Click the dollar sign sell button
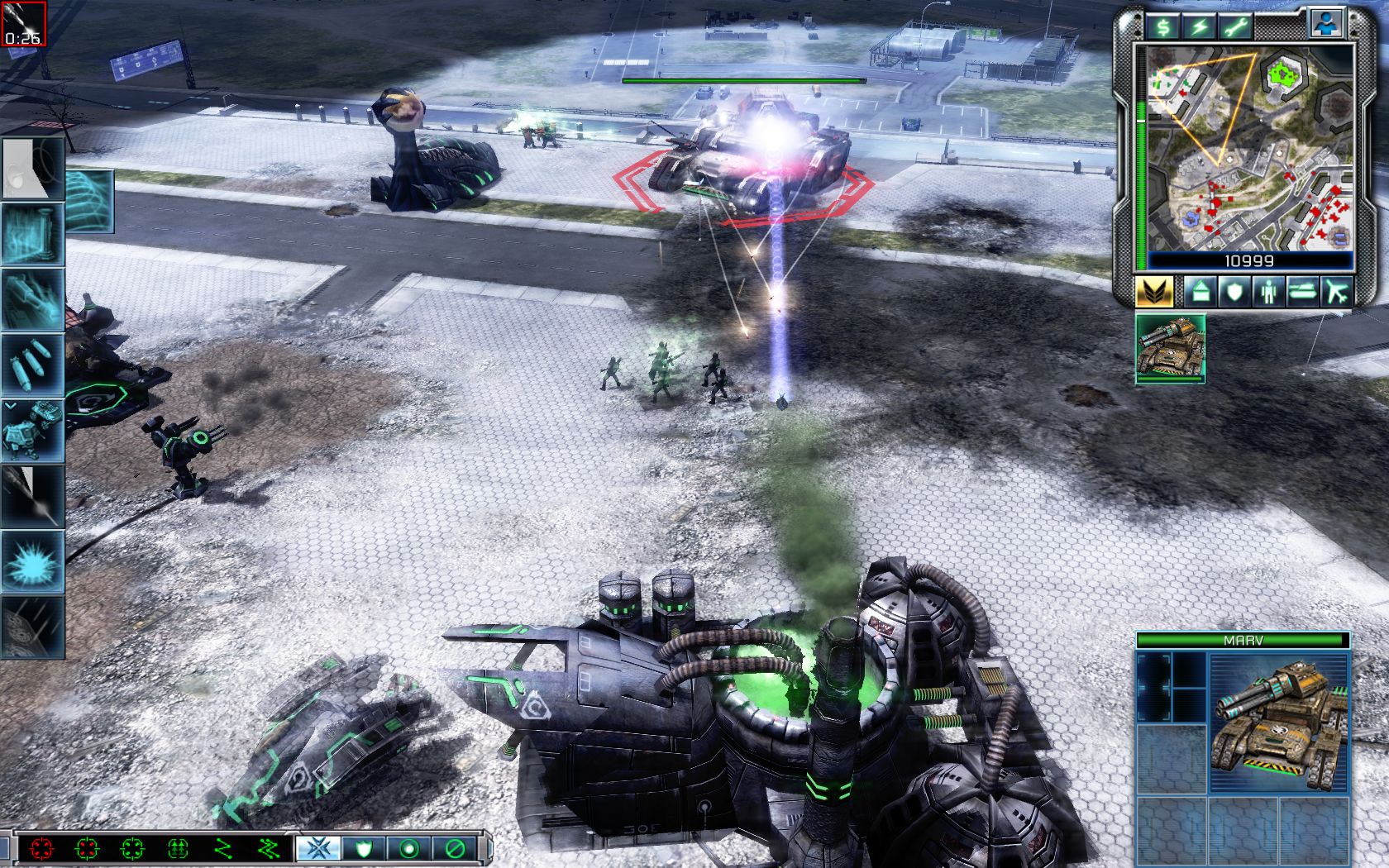The height and width of the screenshot is (868, 1389). [1164, 26]
